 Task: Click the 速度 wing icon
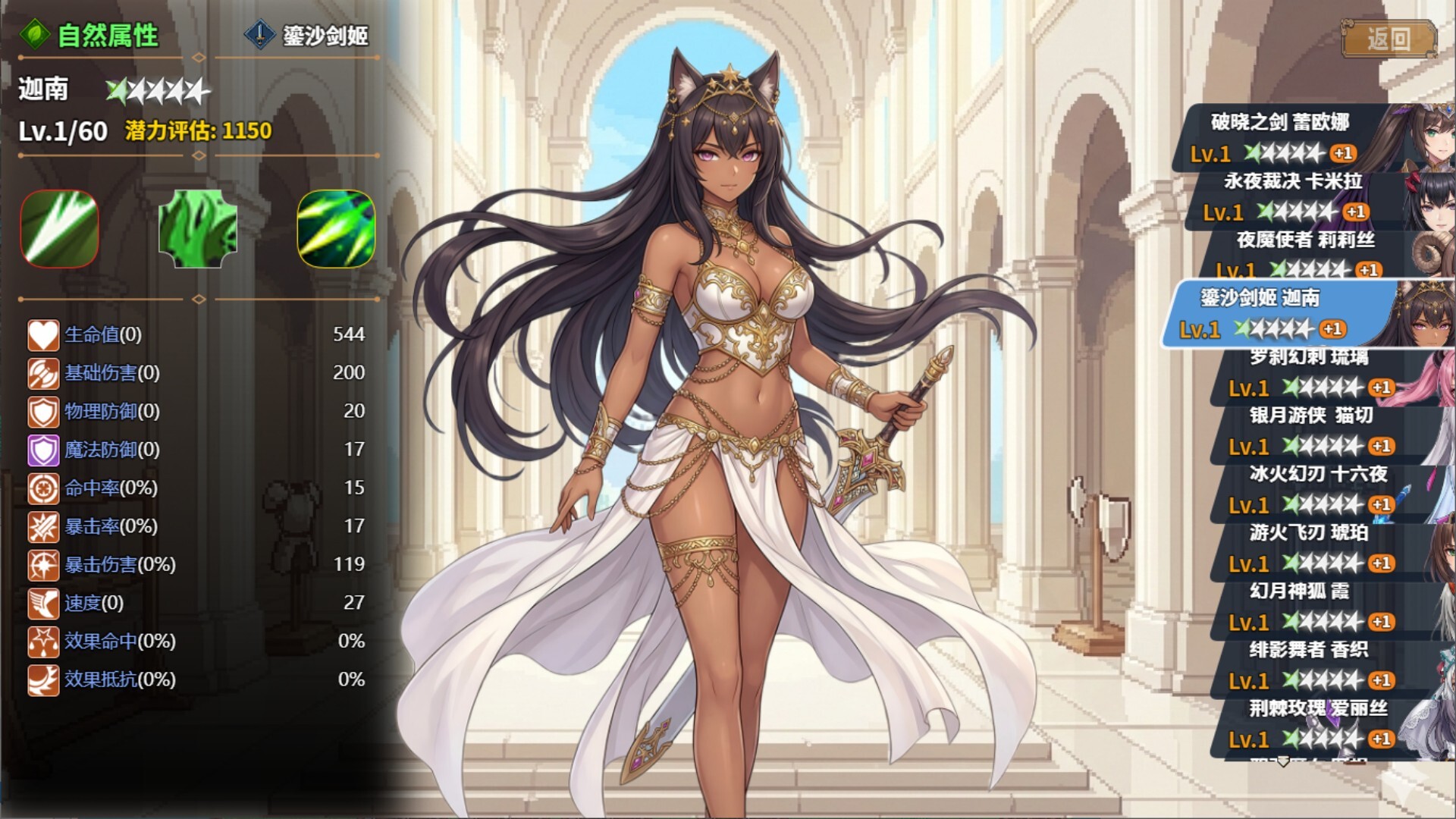pyautogui.click(x=43, y=604)
